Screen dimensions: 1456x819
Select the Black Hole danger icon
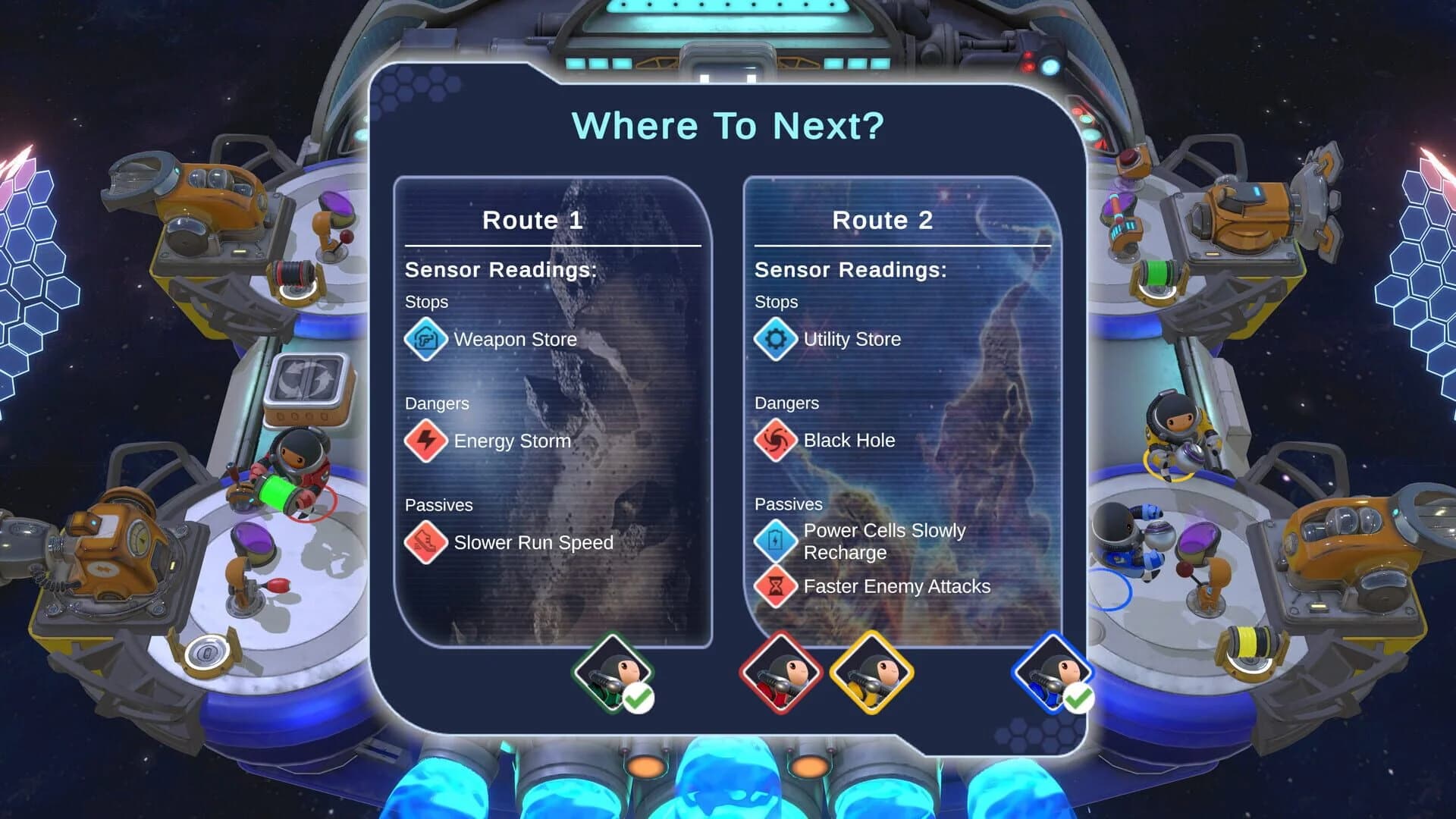point(775,441)
